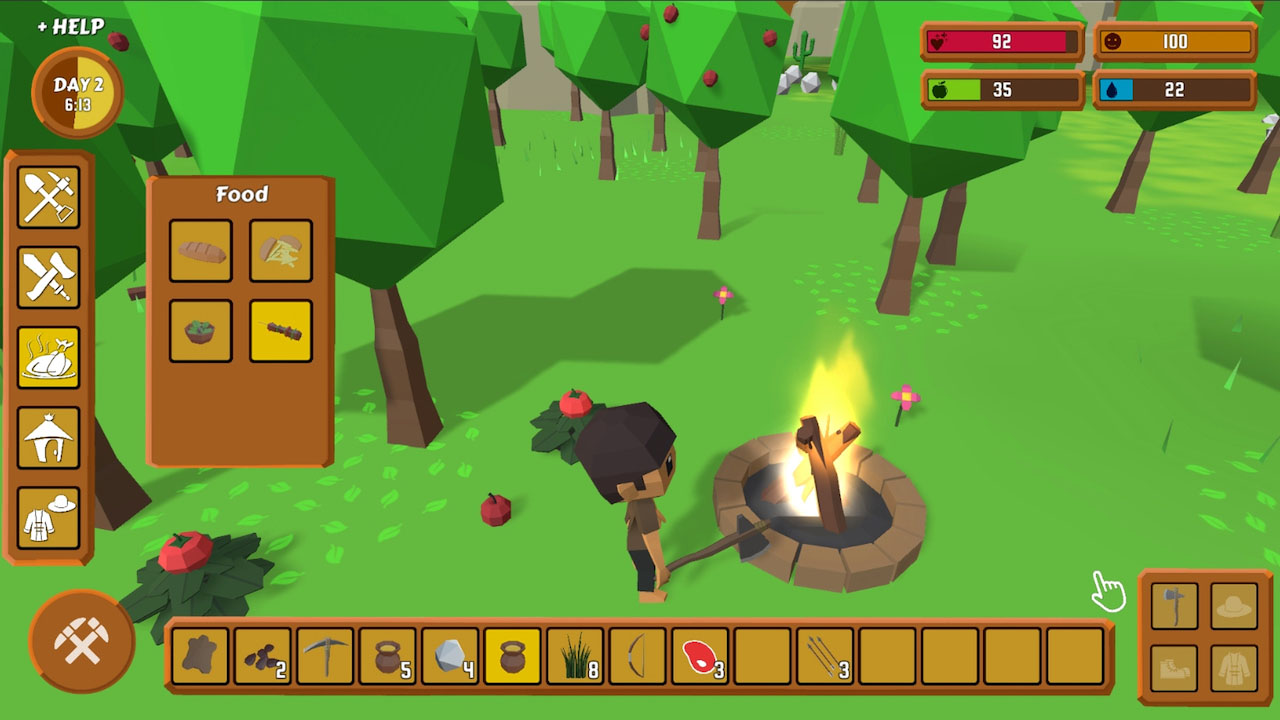Open the hut building category
Image resolution: width=1280 pixels, height=720 pixels.
point(49,437)
